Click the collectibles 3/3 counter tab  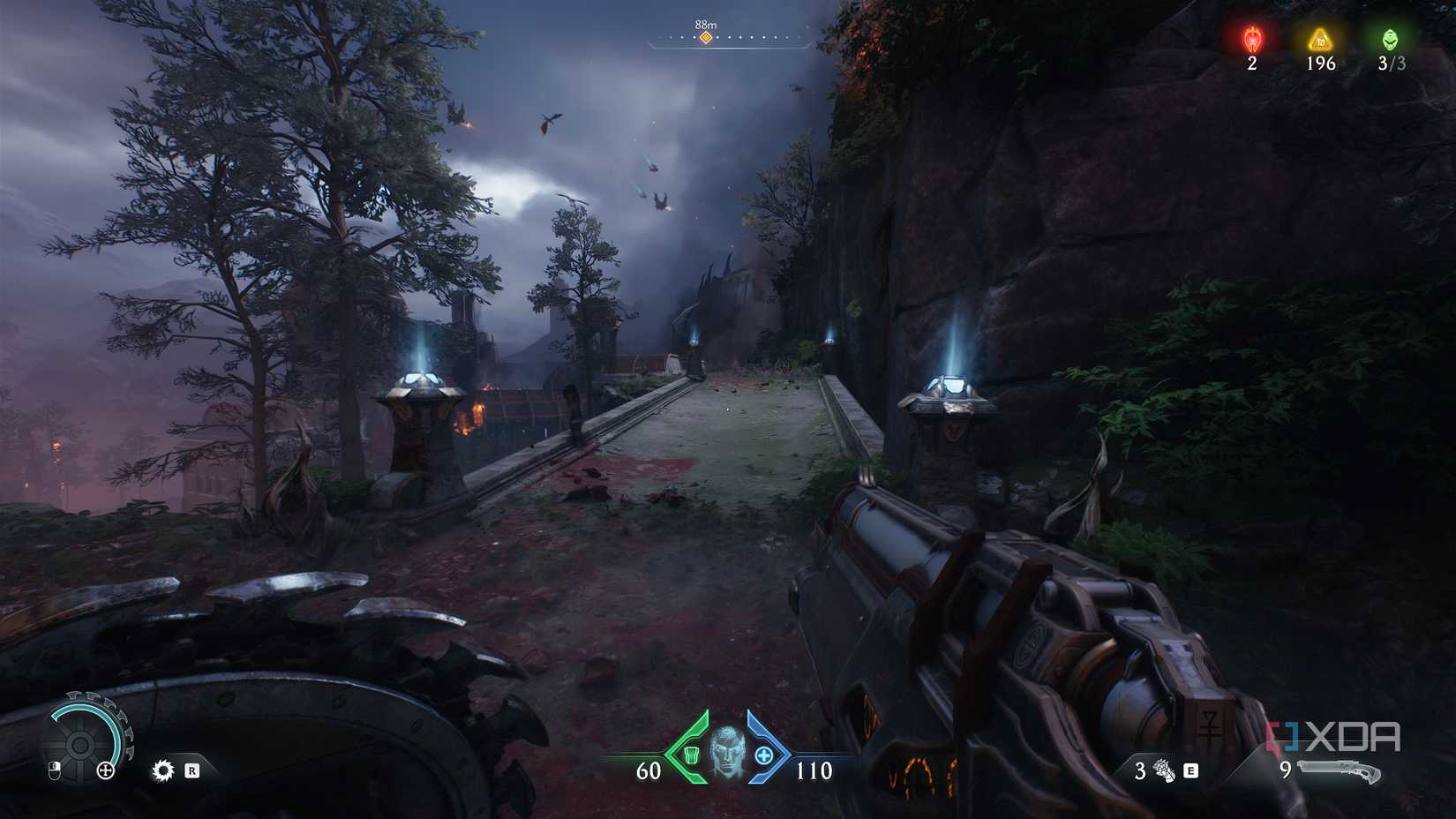[1391, 49]
